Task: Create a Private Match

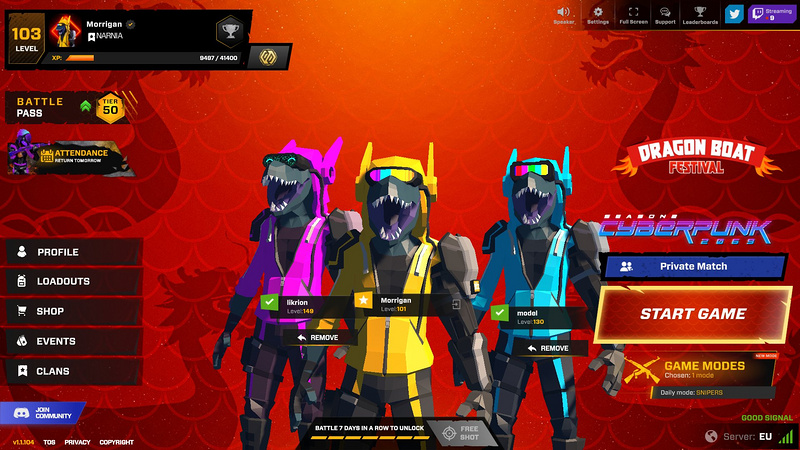Action: [694, 267]
